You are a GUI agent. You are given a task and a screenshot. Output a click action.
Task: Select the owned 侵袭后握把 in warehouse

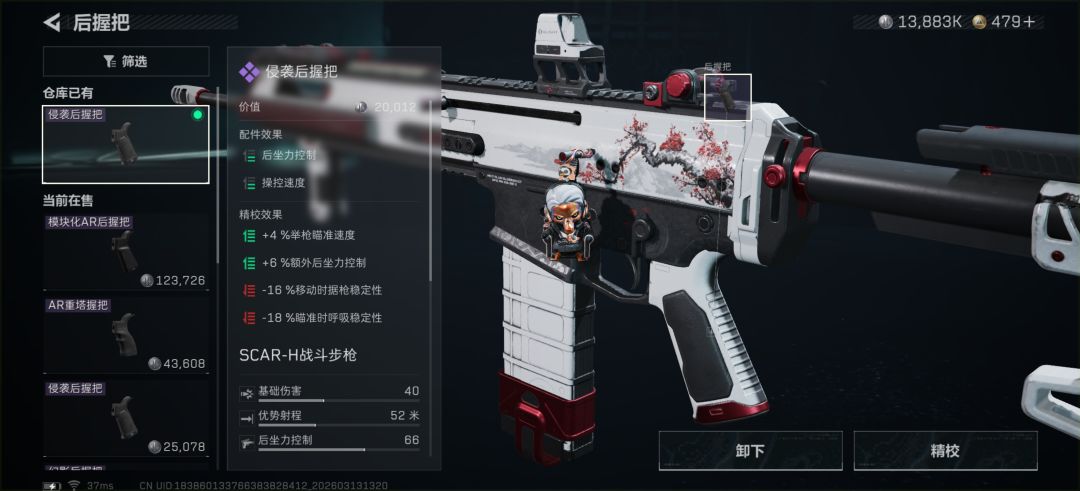126,144
